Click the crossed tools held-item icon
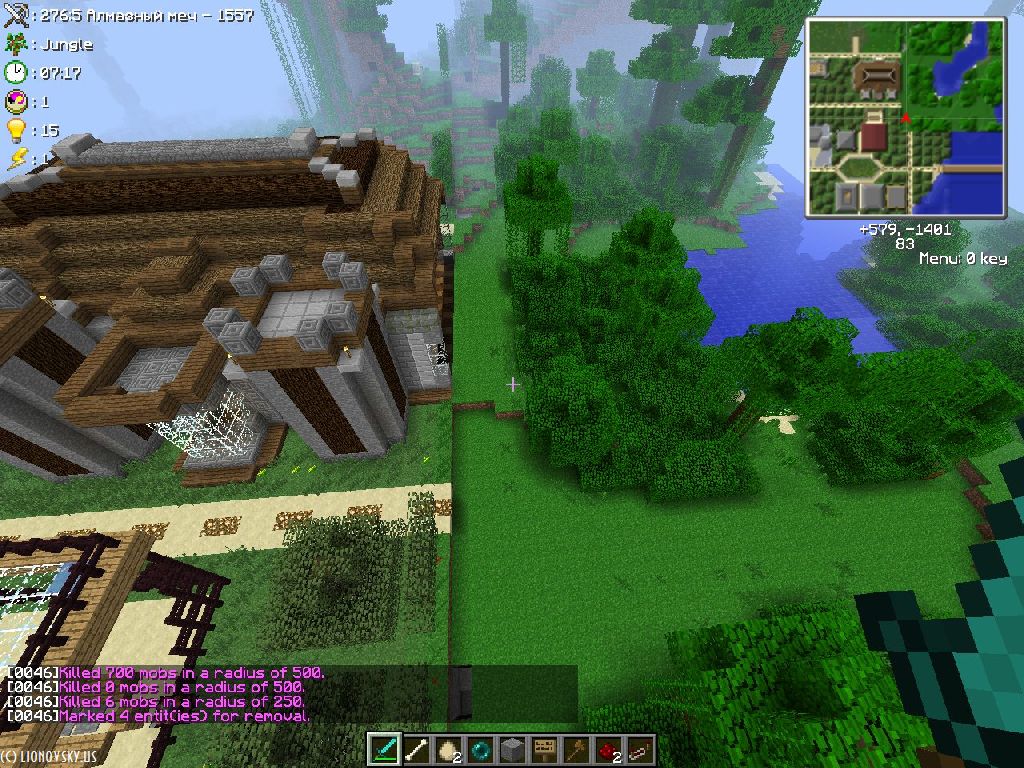Screen dimensions: 1024x768 click(15, 16)
